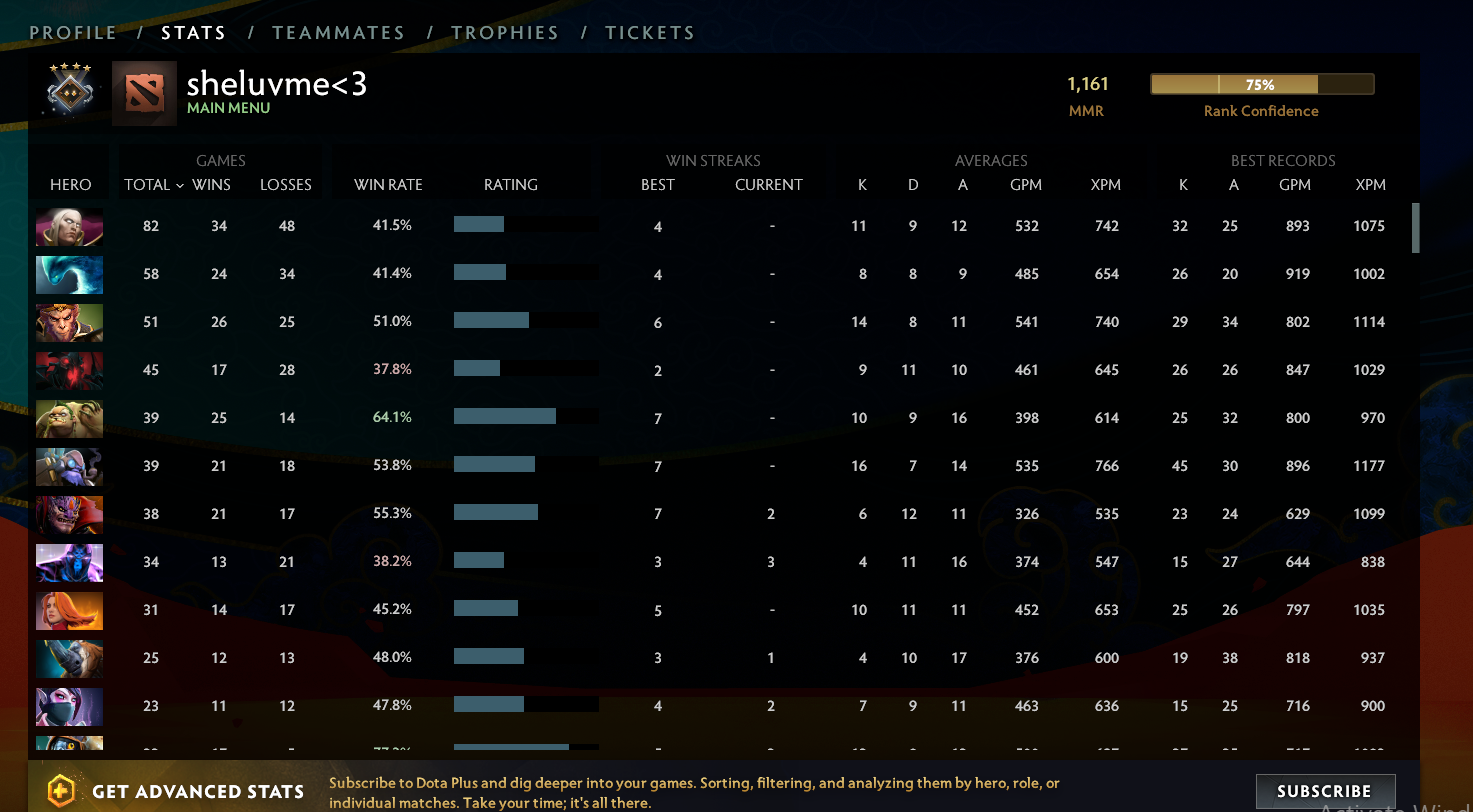
Task: Open the TEAMMATES tab
Action: (339, 32)
